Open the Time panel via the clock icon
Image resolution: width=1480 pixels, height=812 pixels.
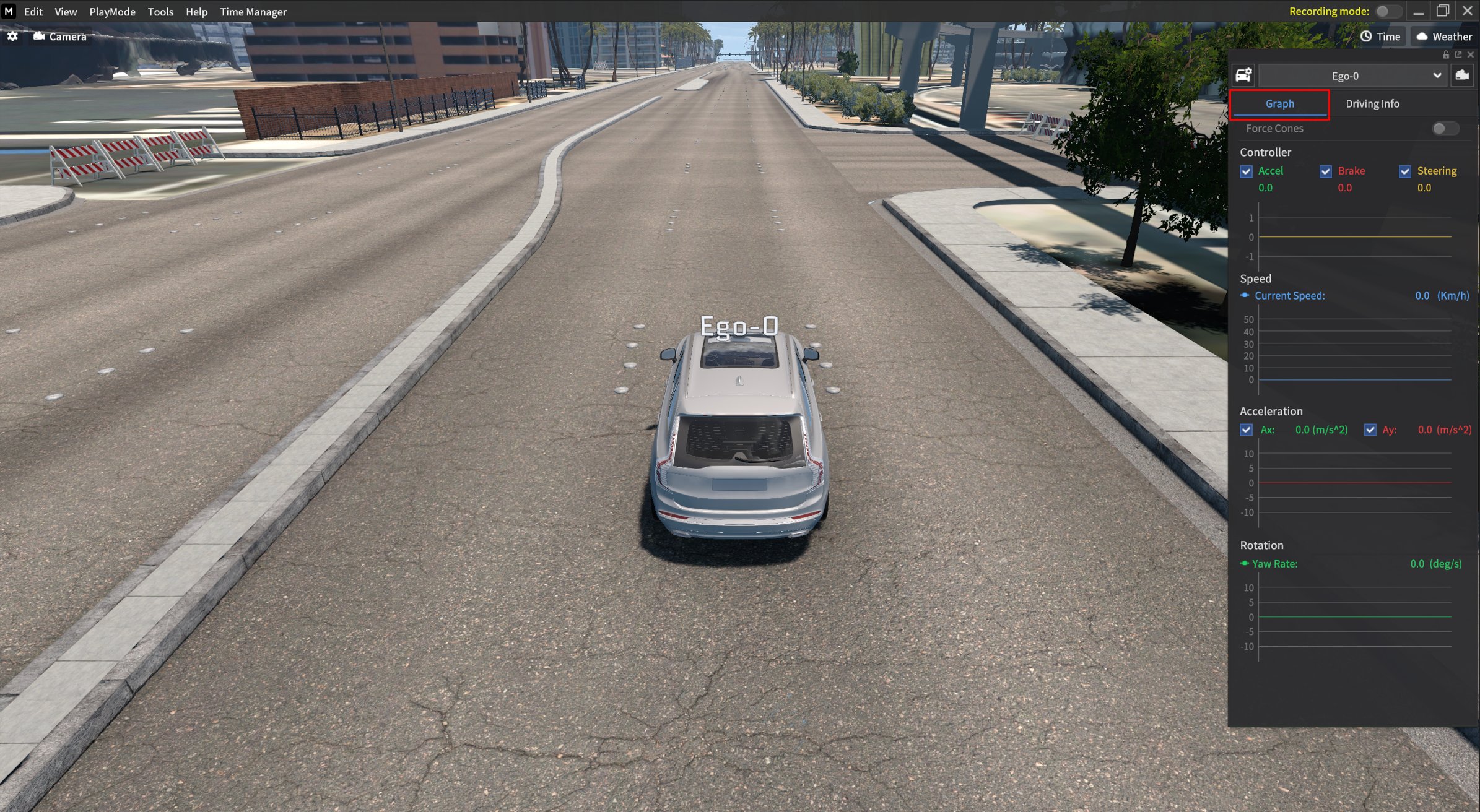[1365, 36]
